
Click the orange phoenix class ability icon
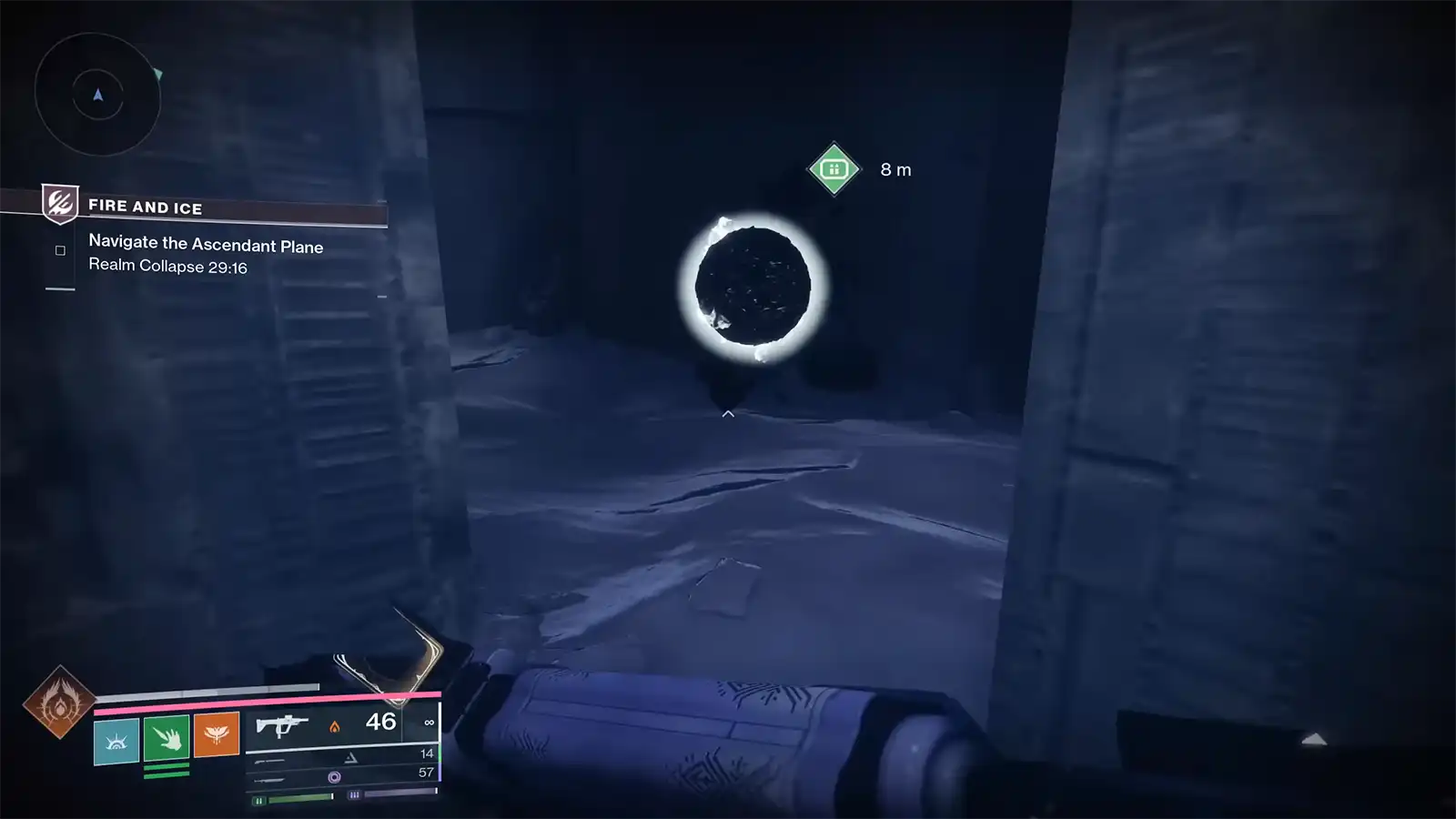click(x=217, y=733)
